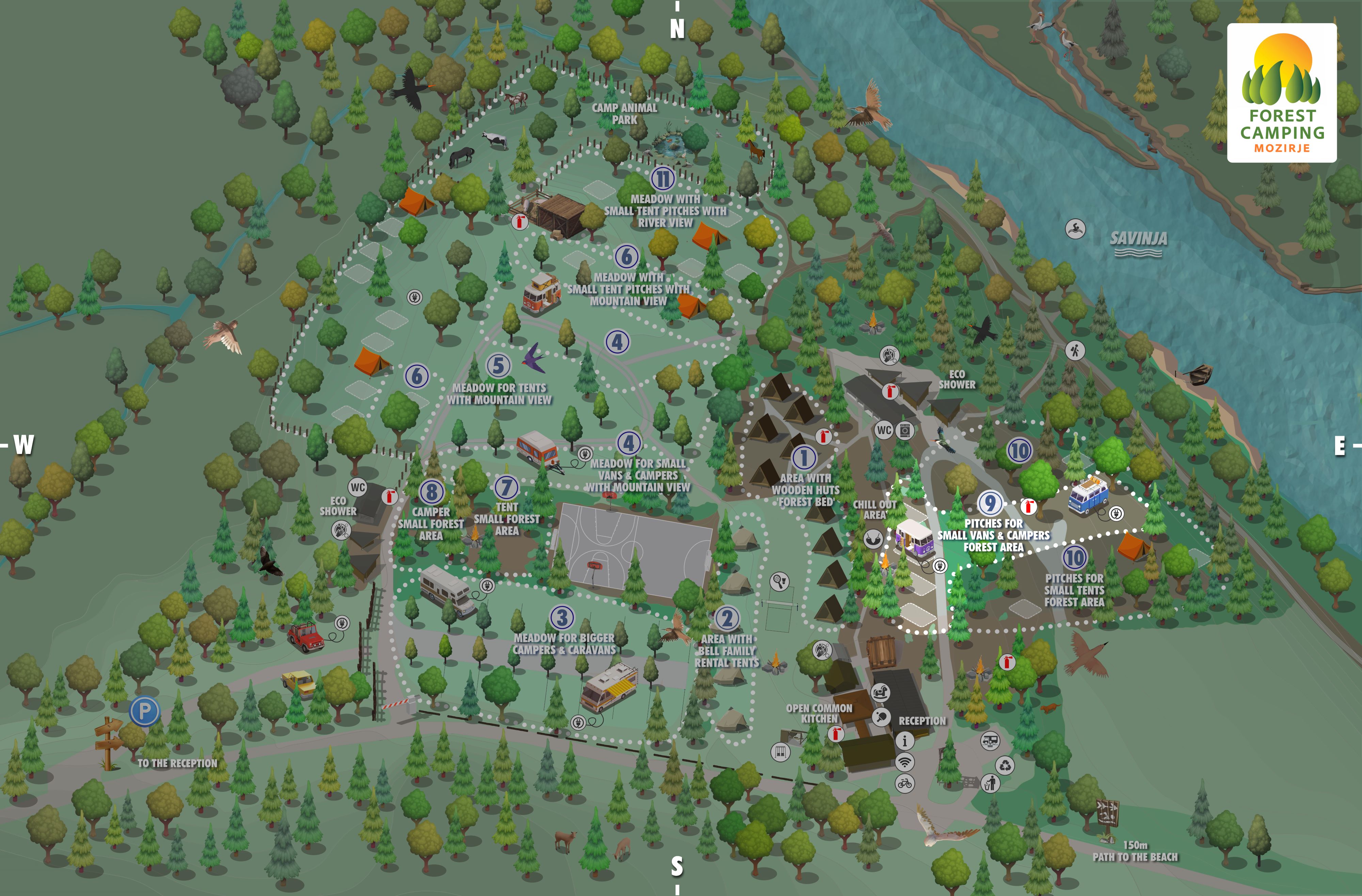Screen dimensions: 1362x896
Task: Click the recycling symbol icon
Action: pos(1005,764)
